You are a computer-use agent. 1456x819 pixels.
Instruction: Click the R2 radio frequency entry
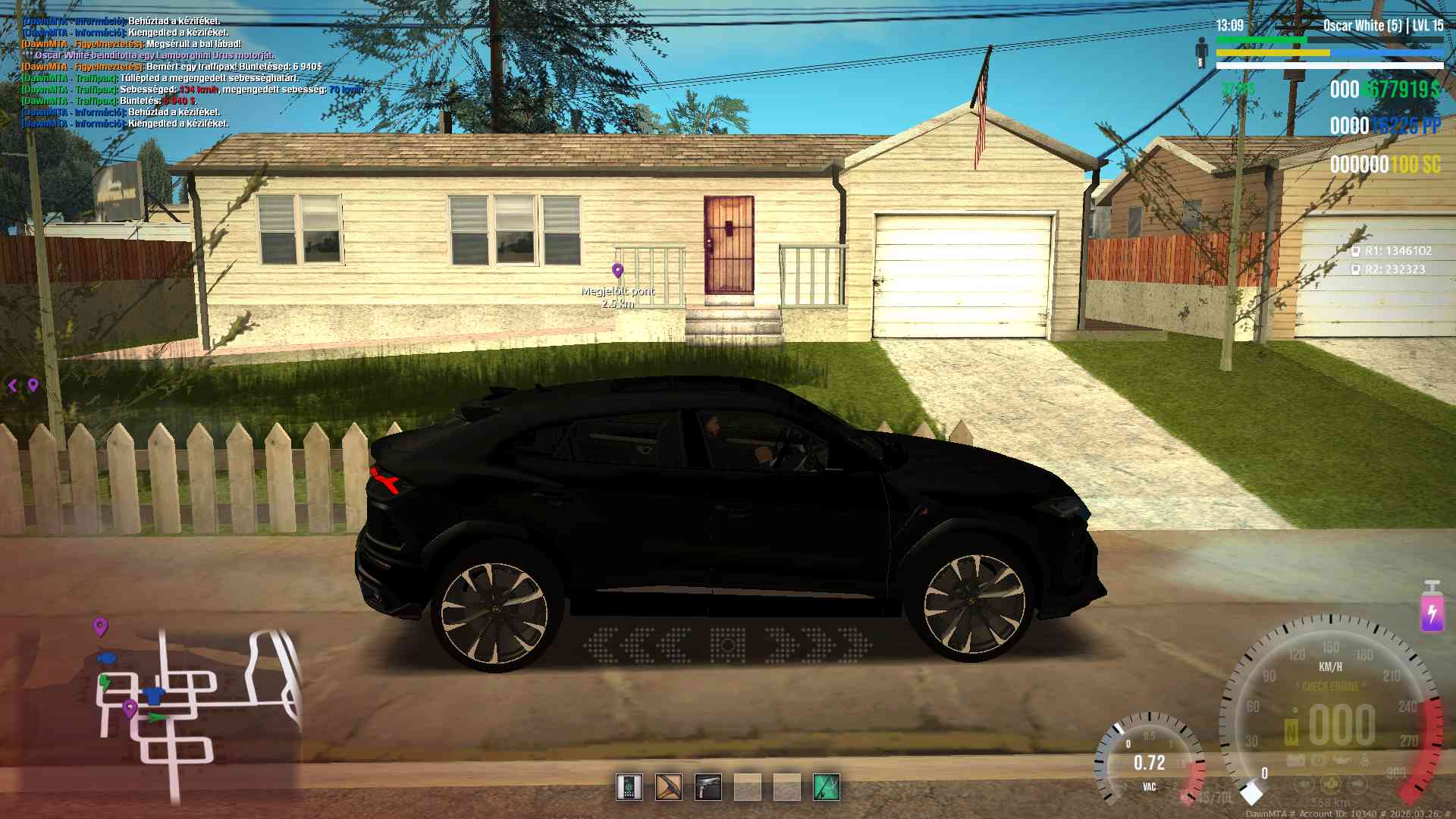1389,269
